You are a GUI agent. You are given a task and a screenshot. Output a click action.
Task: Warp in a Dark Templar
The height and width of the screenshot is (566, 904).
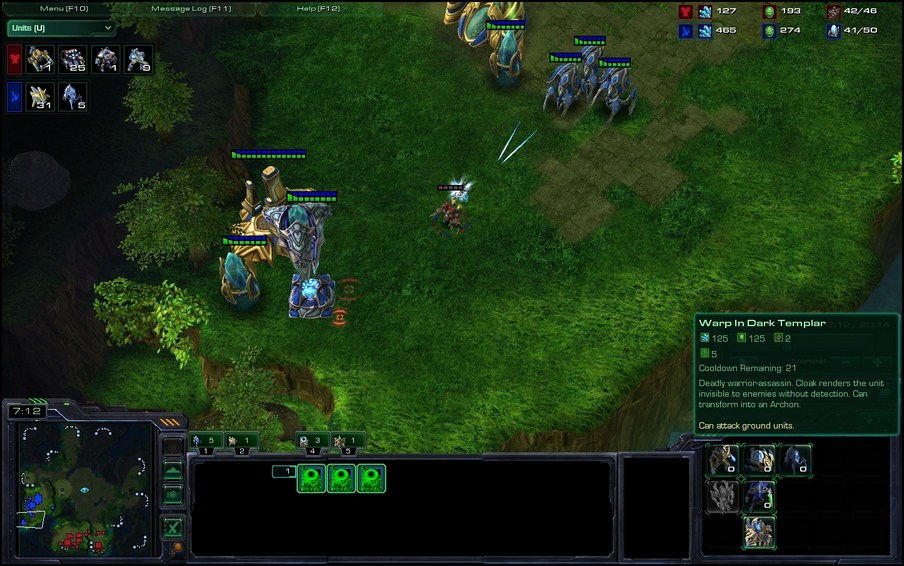pos(759,496)
